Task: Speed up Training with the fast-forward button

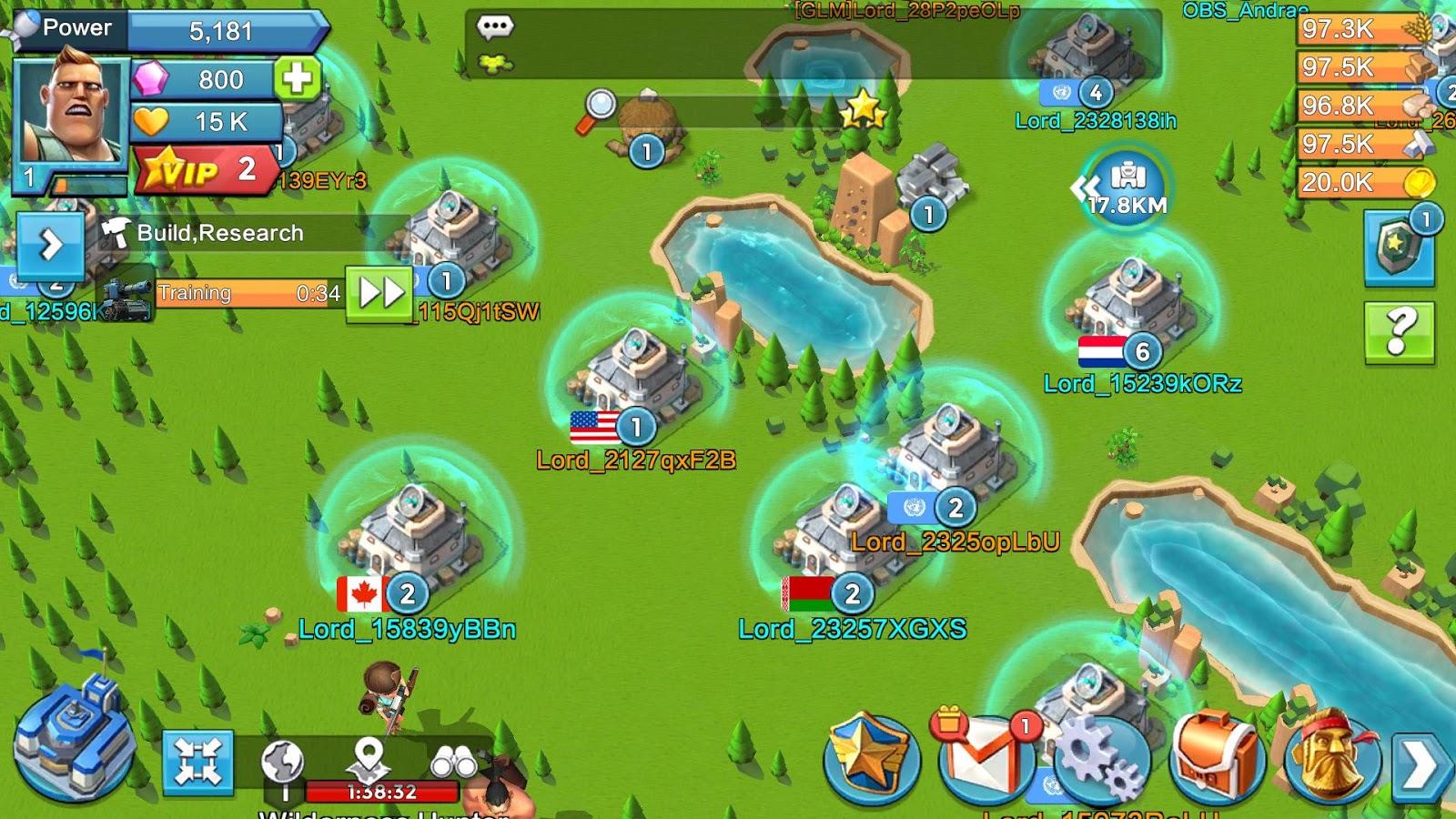Action: [379, 293]
